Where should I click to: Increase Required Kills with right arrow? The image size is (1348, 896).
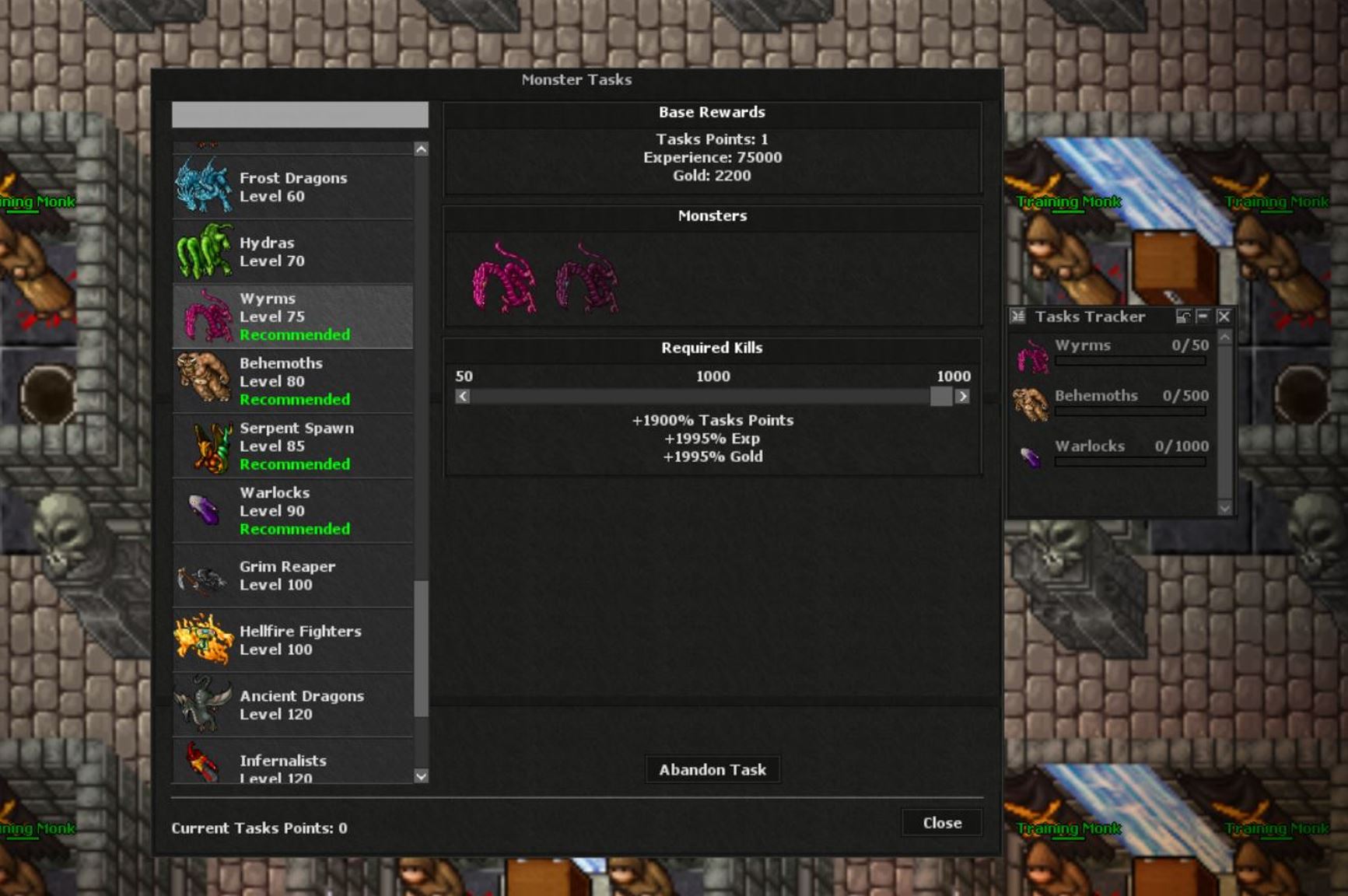[964, 396]
